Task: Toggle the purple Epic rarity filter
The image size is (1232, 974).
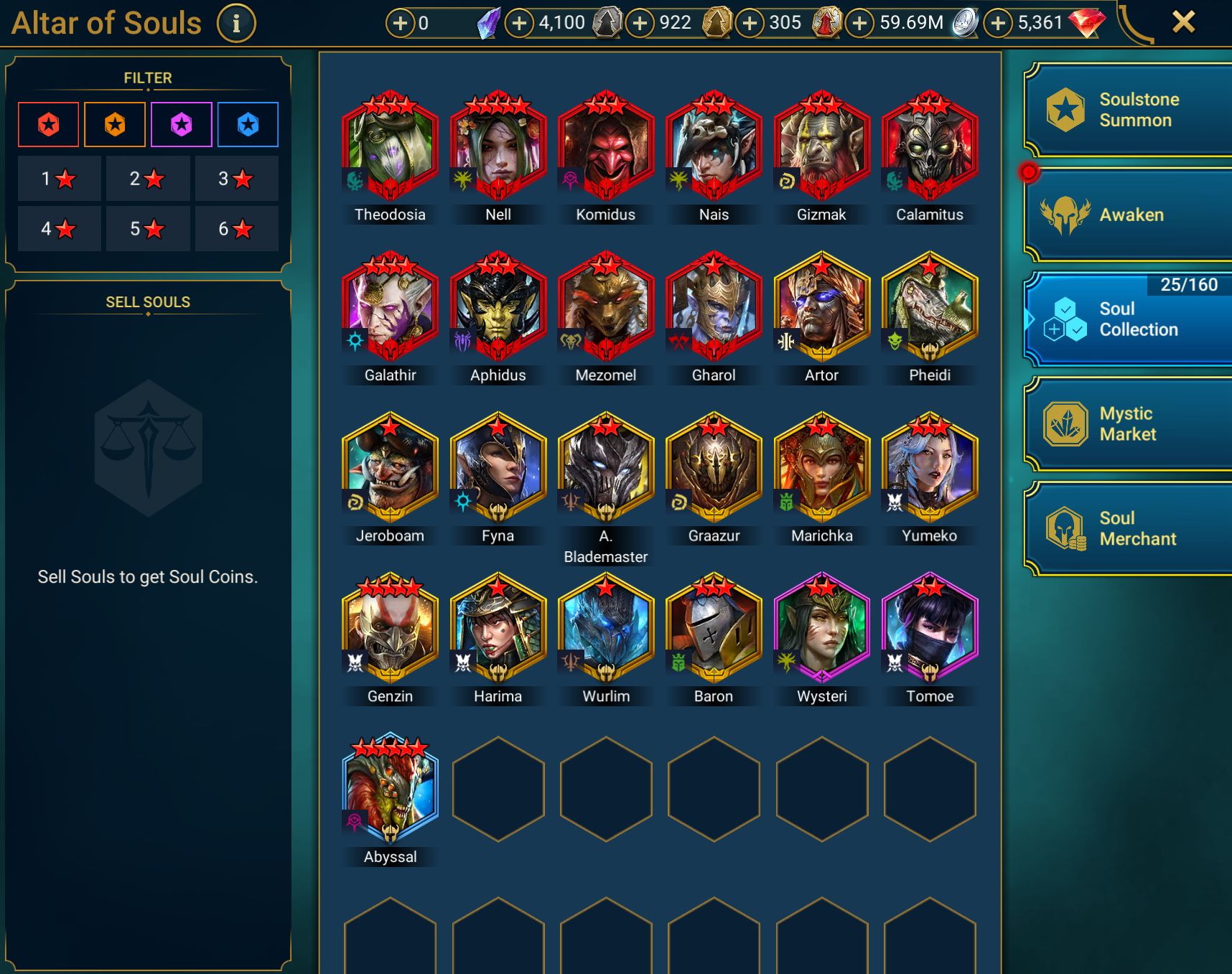Action: pos(182,125)
